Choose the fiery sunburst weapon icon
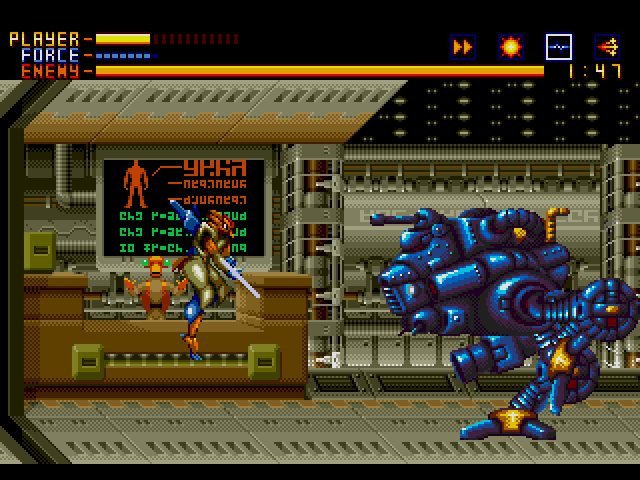 click(510, 46)
